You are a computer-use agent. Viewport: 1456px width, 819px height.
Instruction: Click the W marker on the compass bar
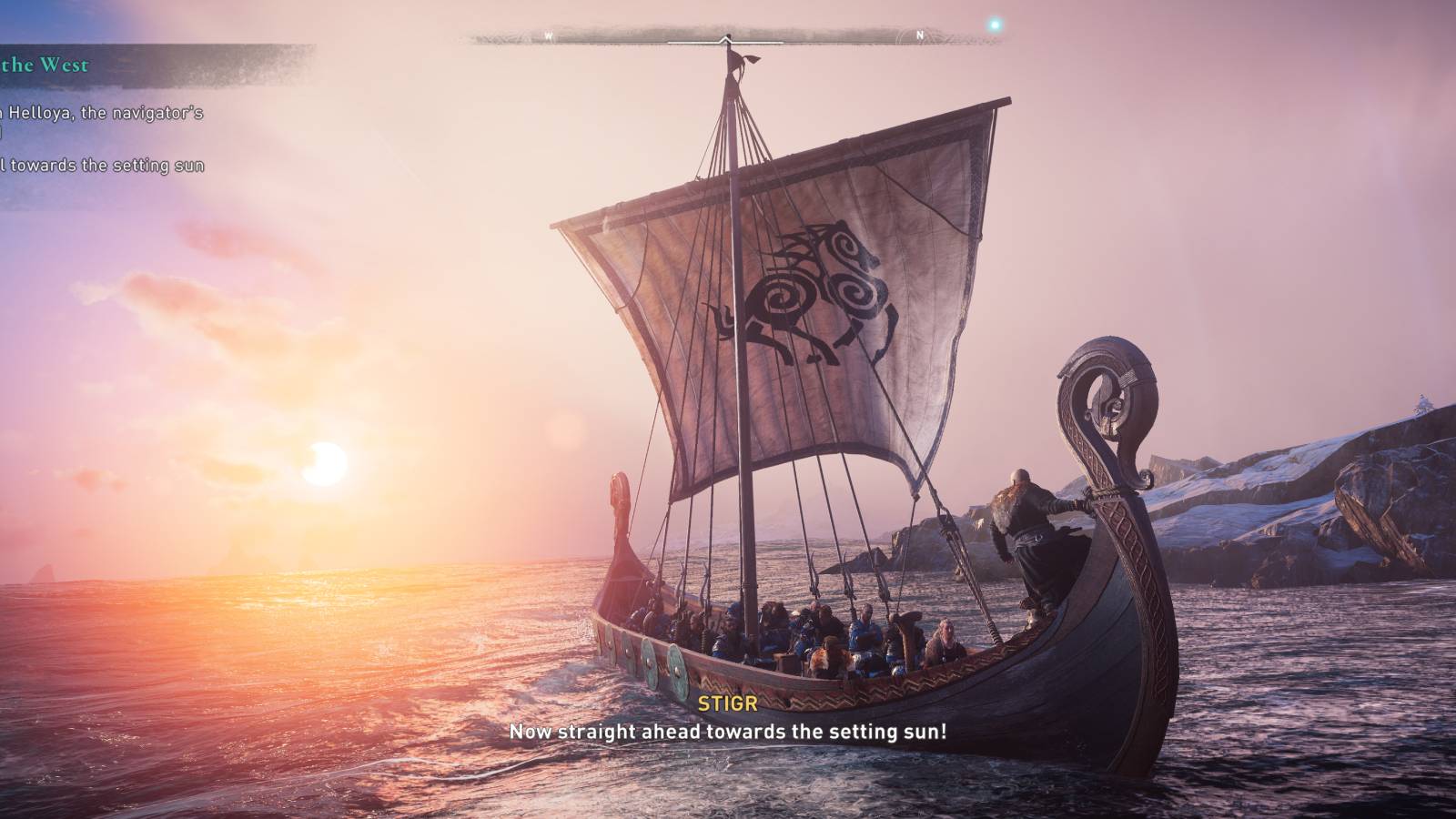click(547, 36)
